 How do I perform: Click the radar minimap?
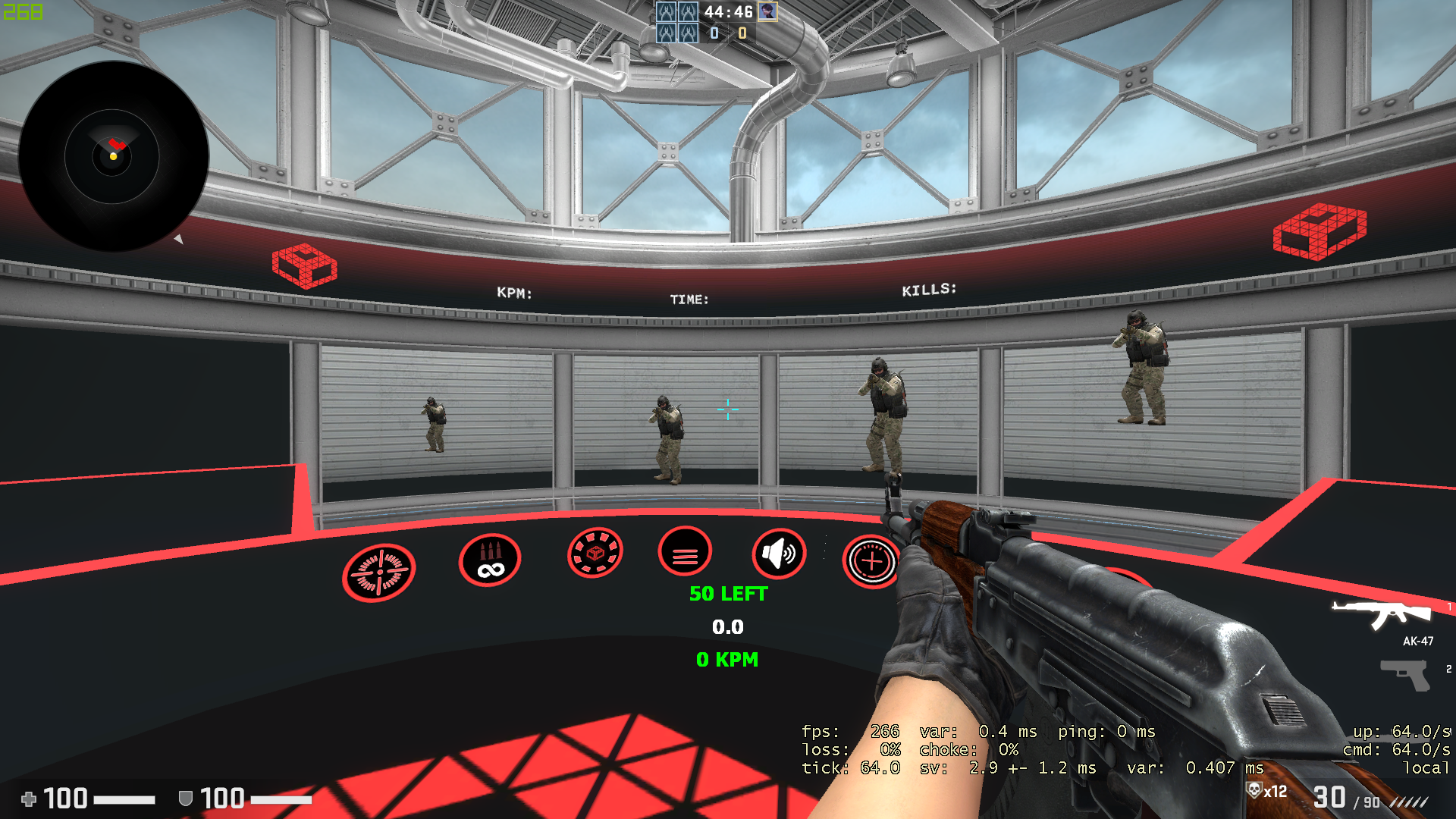(x=114, y=155)
